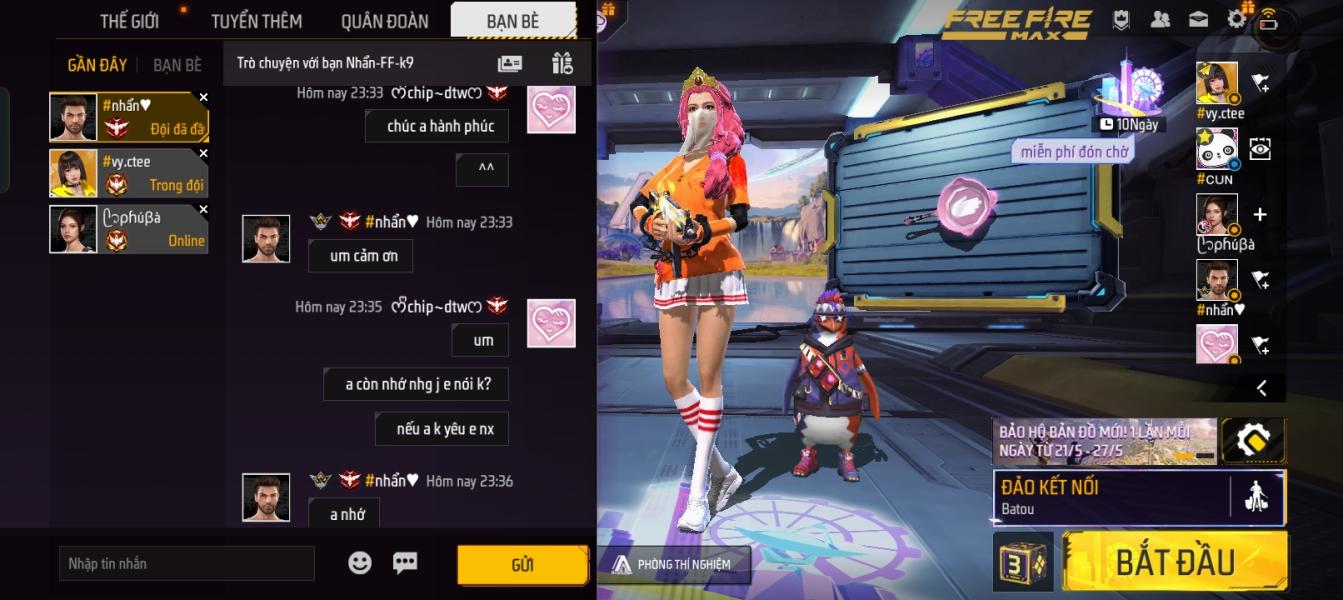Image resolution: width=1343 pixels, height=600 pixels.
Task: Select the QUÂN ĐOÀN tab
Action: (384, 21)
